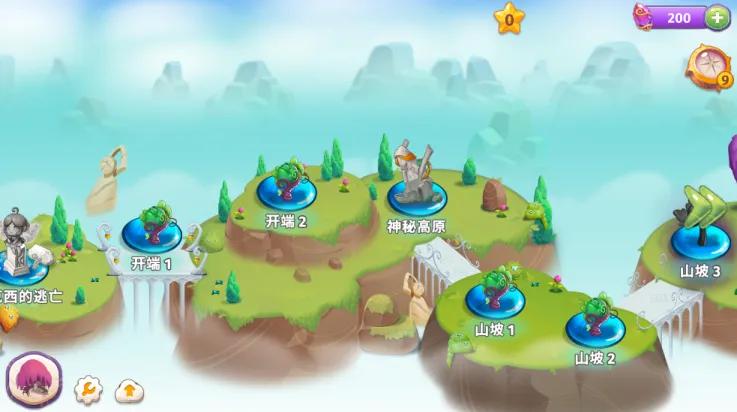Enter the 神秘高原 stage
This screenshot has width=737, height=412.
point(418,192)
